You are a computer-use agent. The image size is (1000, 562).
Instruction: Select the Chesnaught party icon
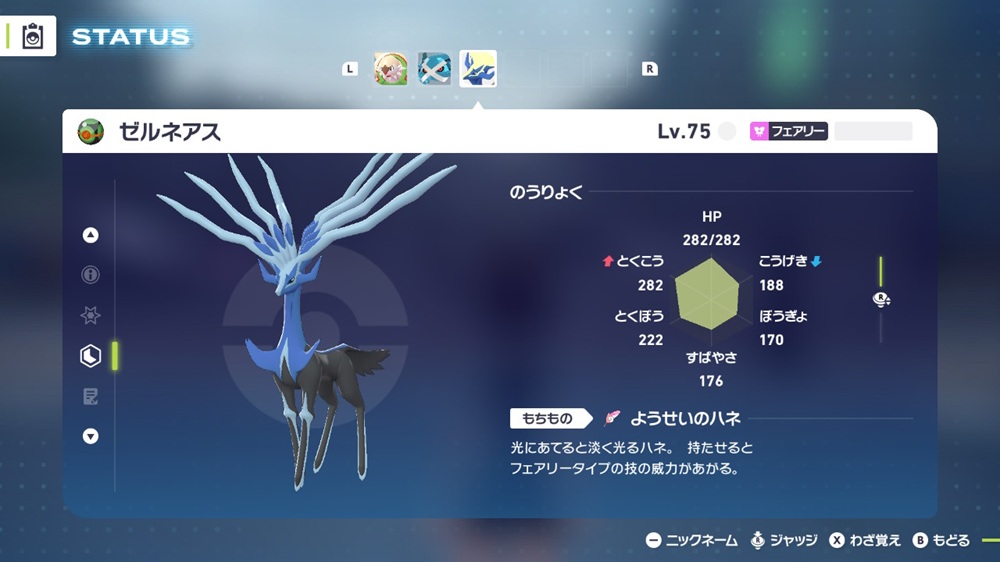(391, 69)
